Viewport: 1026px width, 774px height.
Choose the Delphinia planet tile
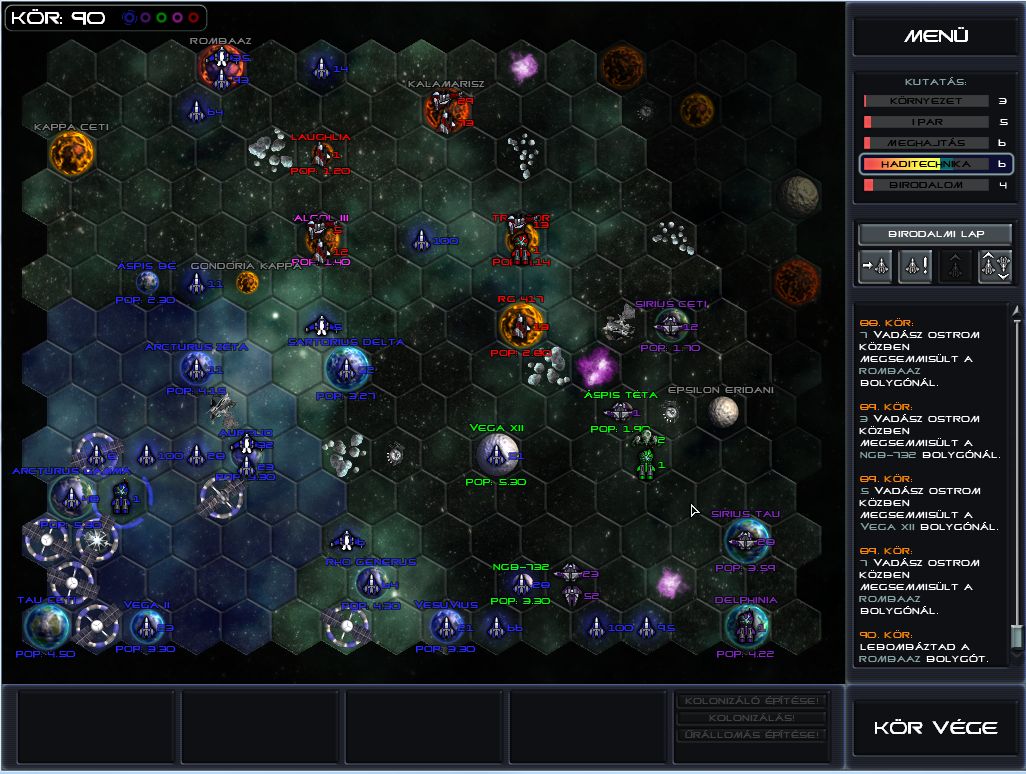coord(745,626)
